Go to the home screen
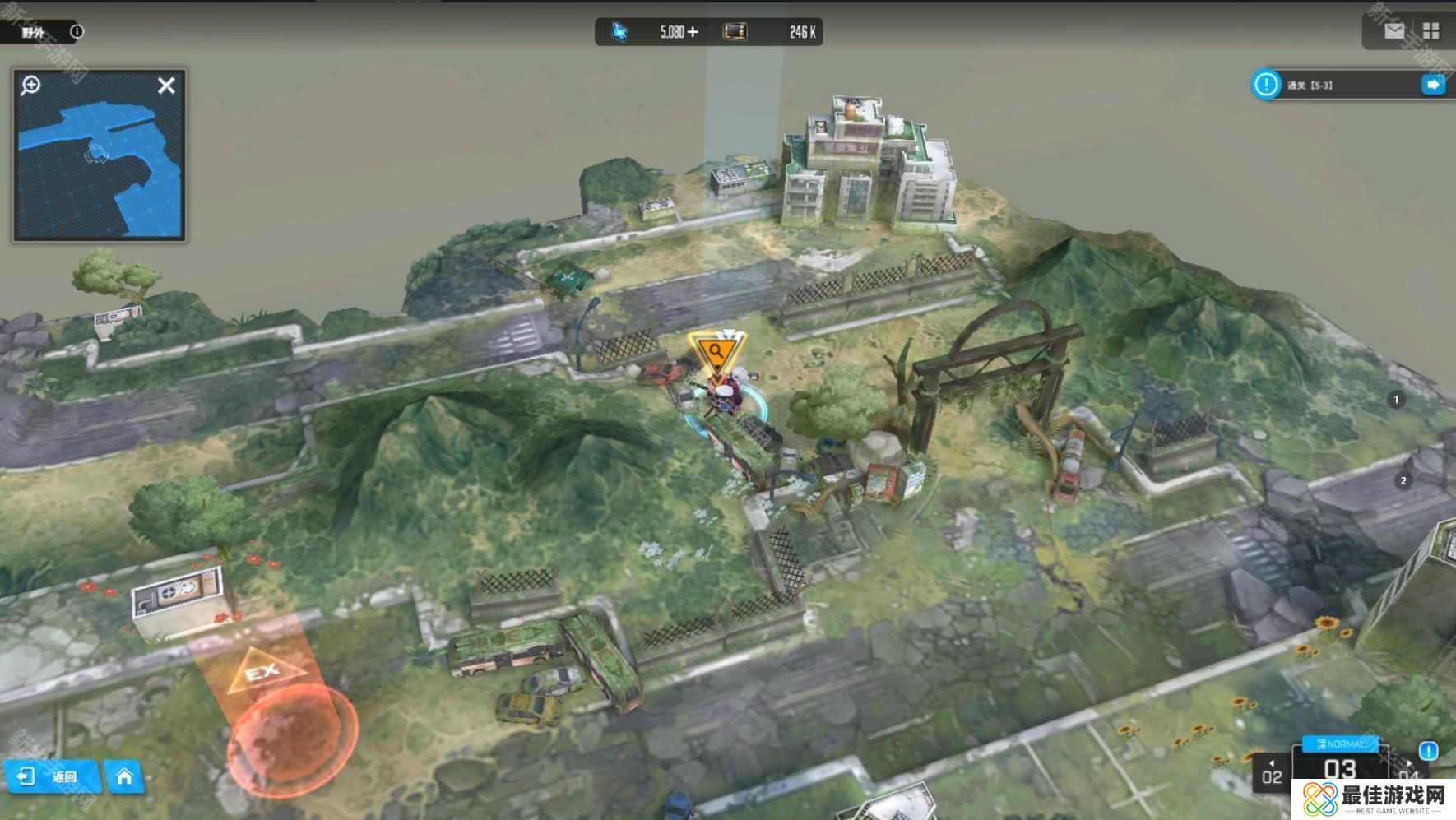1456x820 pixels. point(124,776)
